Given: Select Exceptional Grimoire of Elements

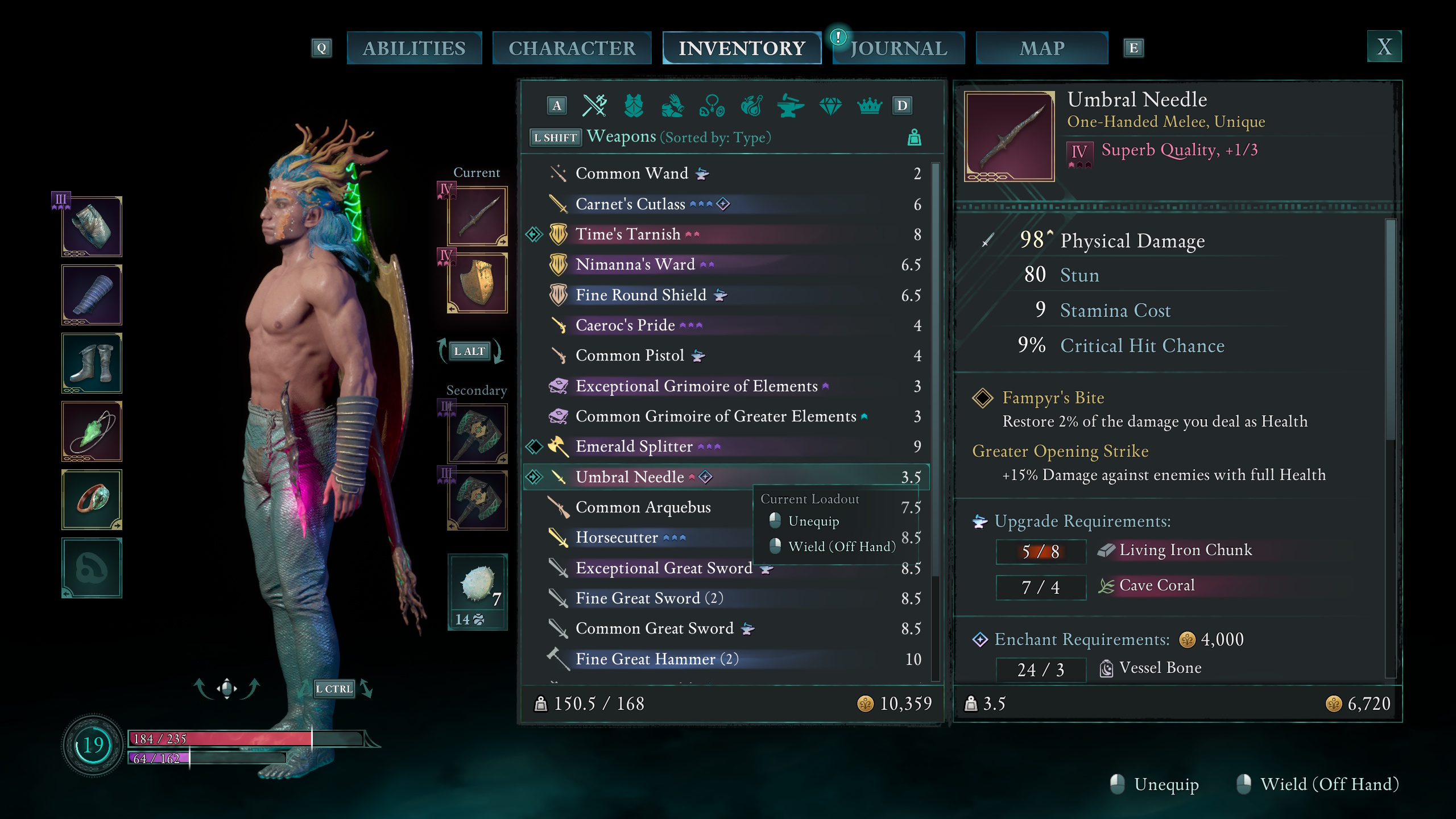Looking at the screenshot, I should pyautogui.click(x=696, y=386).
